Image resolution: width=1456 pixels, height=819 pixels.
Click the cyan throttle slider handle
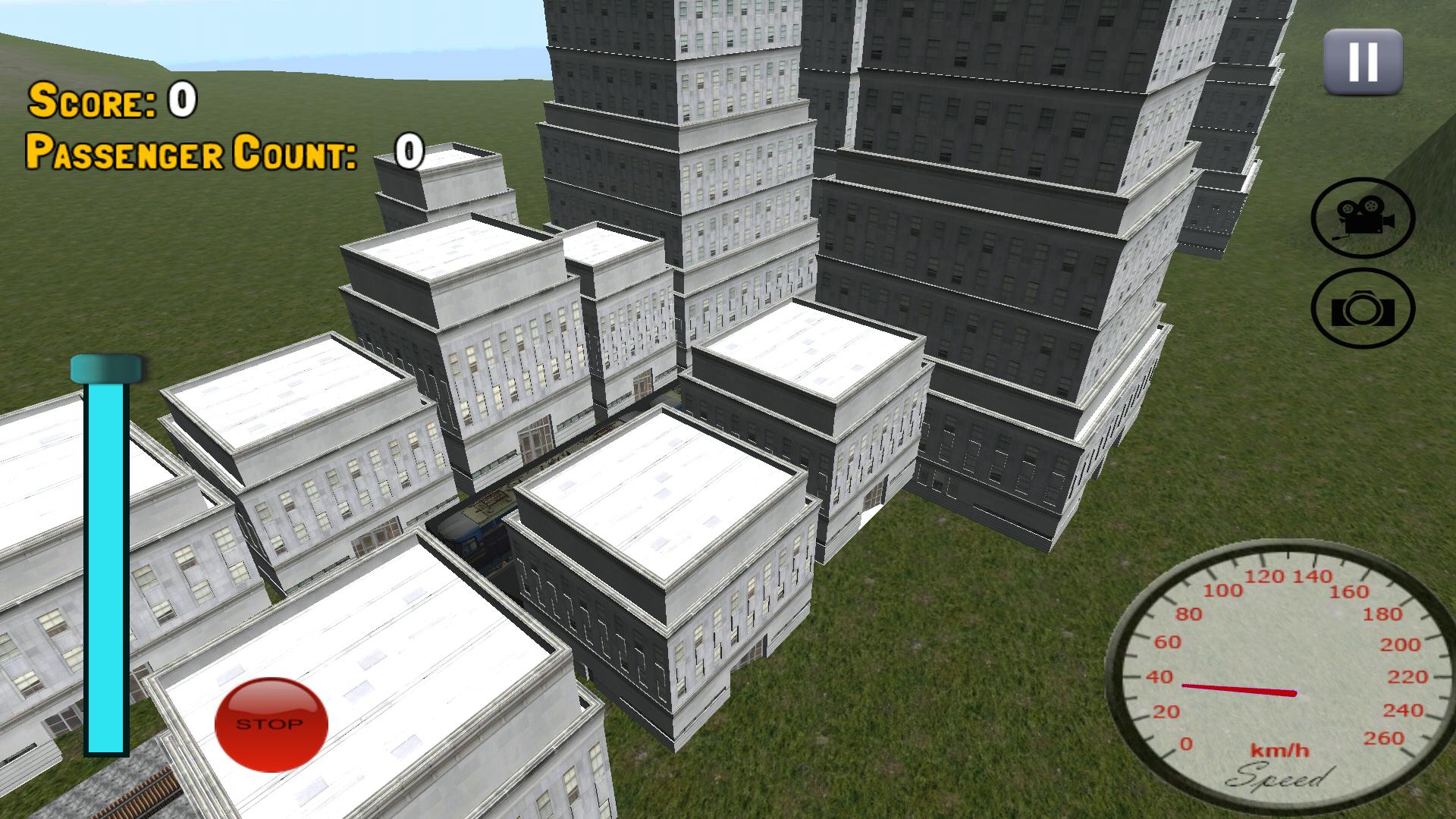click(107, 369)
